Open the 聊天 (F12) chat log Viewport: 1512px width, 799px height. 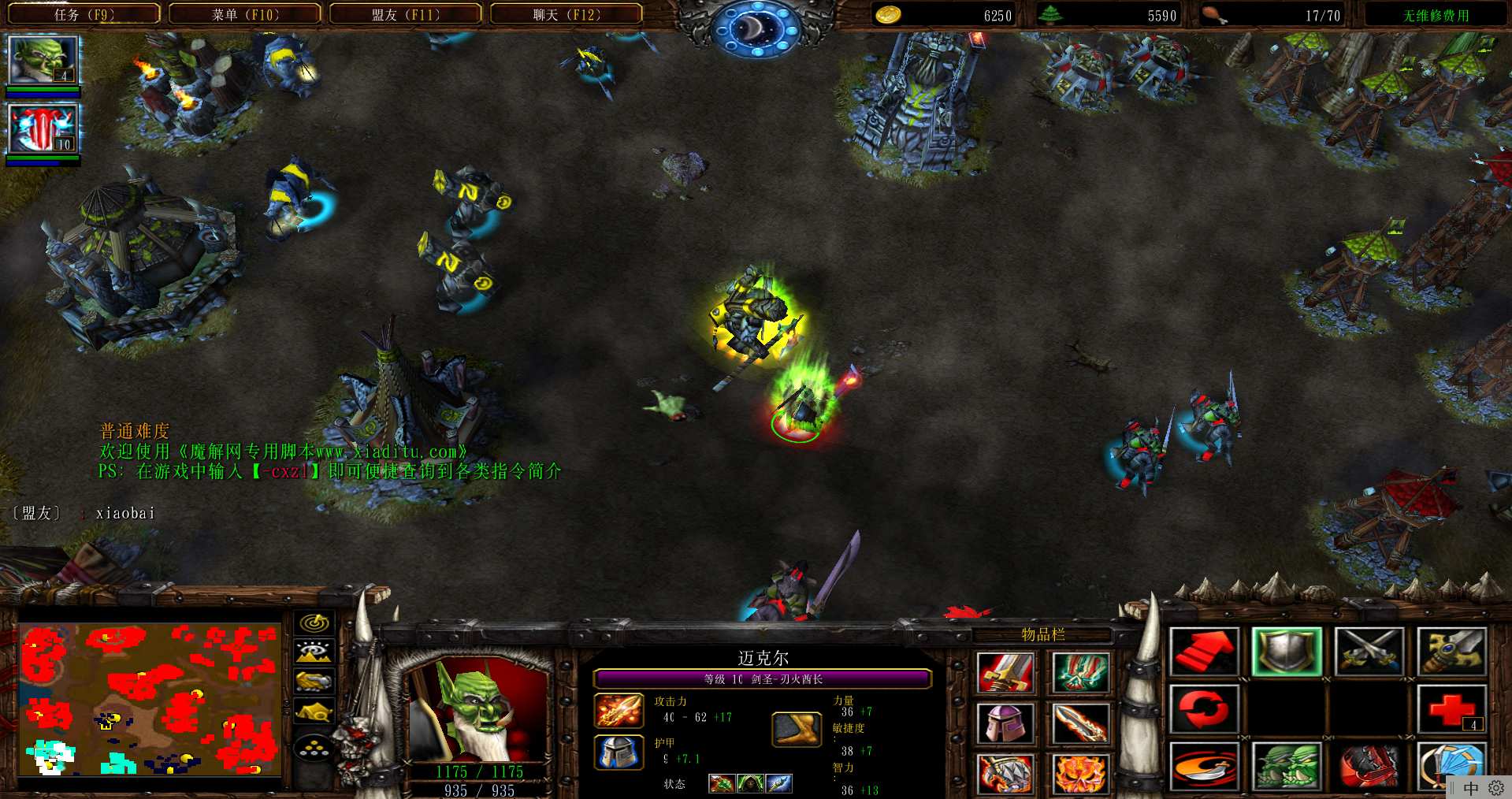(x=566, y=14)
